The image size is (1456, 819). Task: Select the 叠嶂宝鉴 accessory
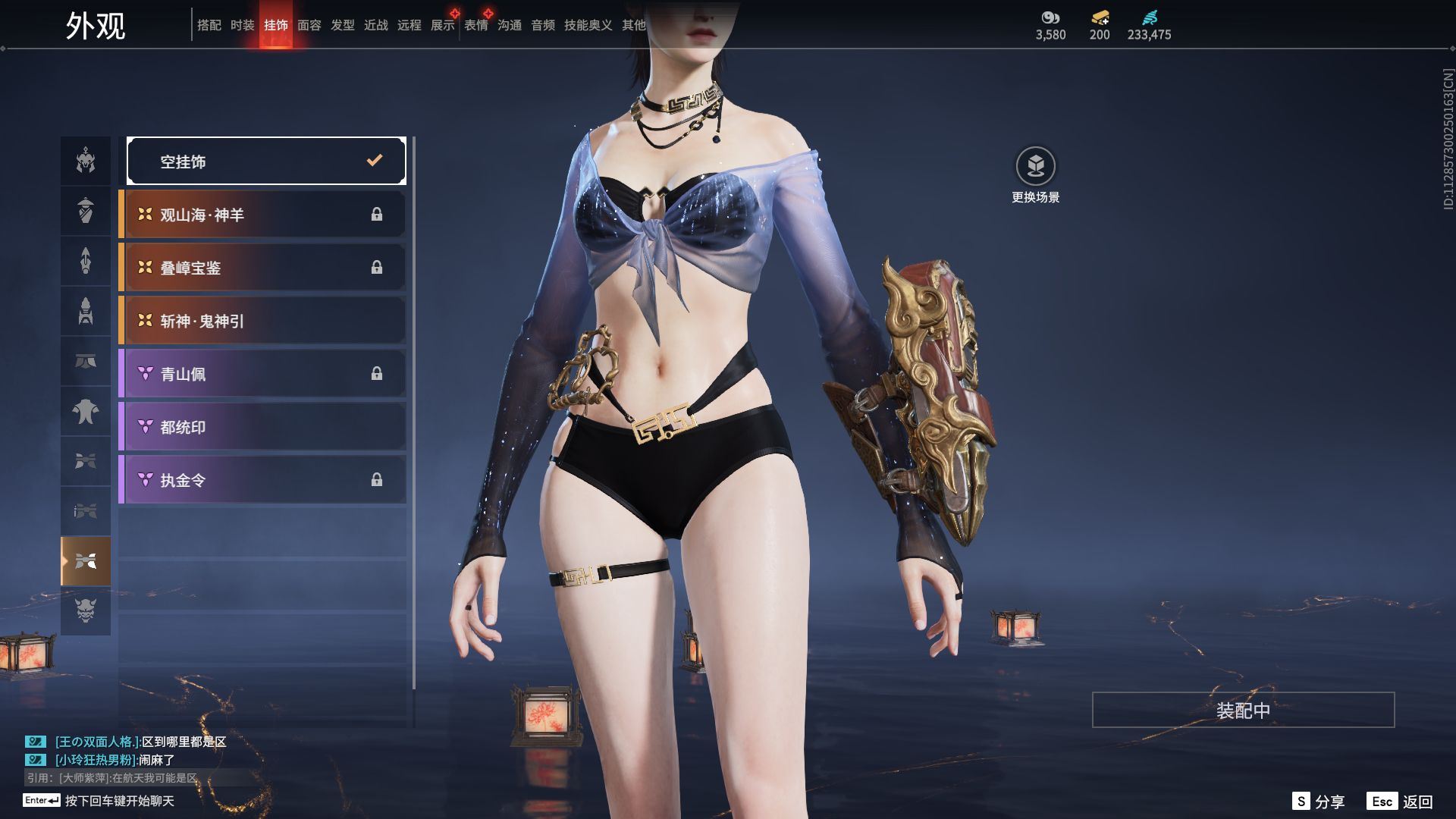coord(262,268)
